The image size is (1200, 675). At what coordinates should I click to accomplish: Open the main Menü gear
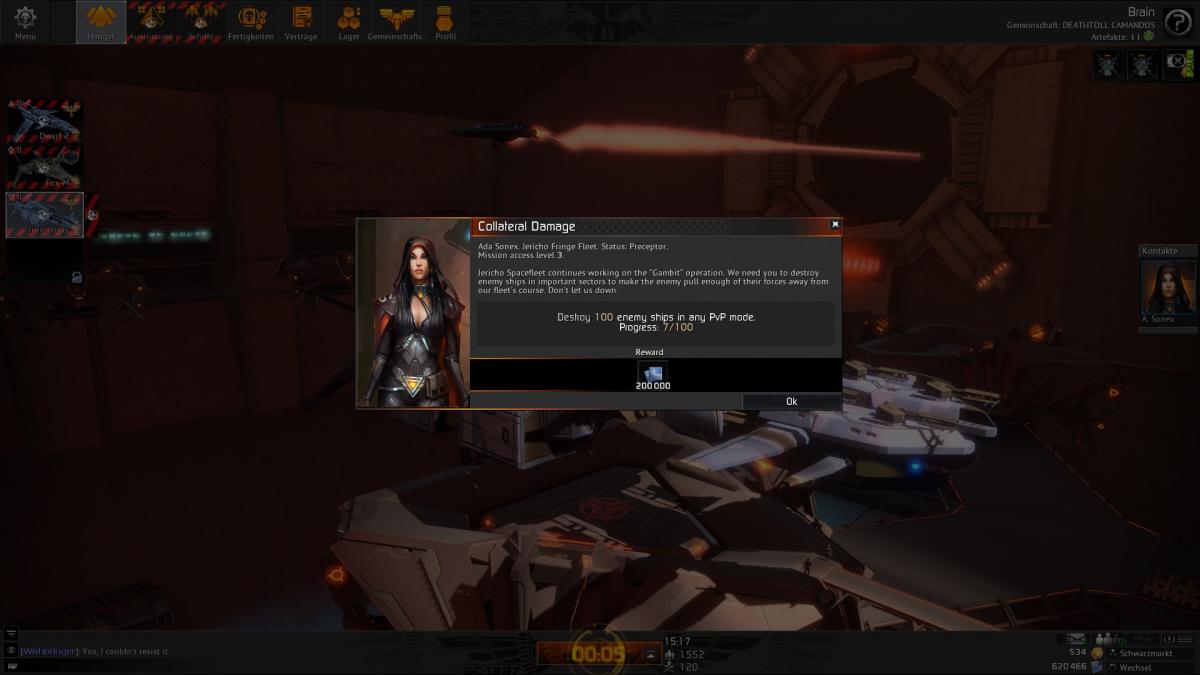point(25,22)
